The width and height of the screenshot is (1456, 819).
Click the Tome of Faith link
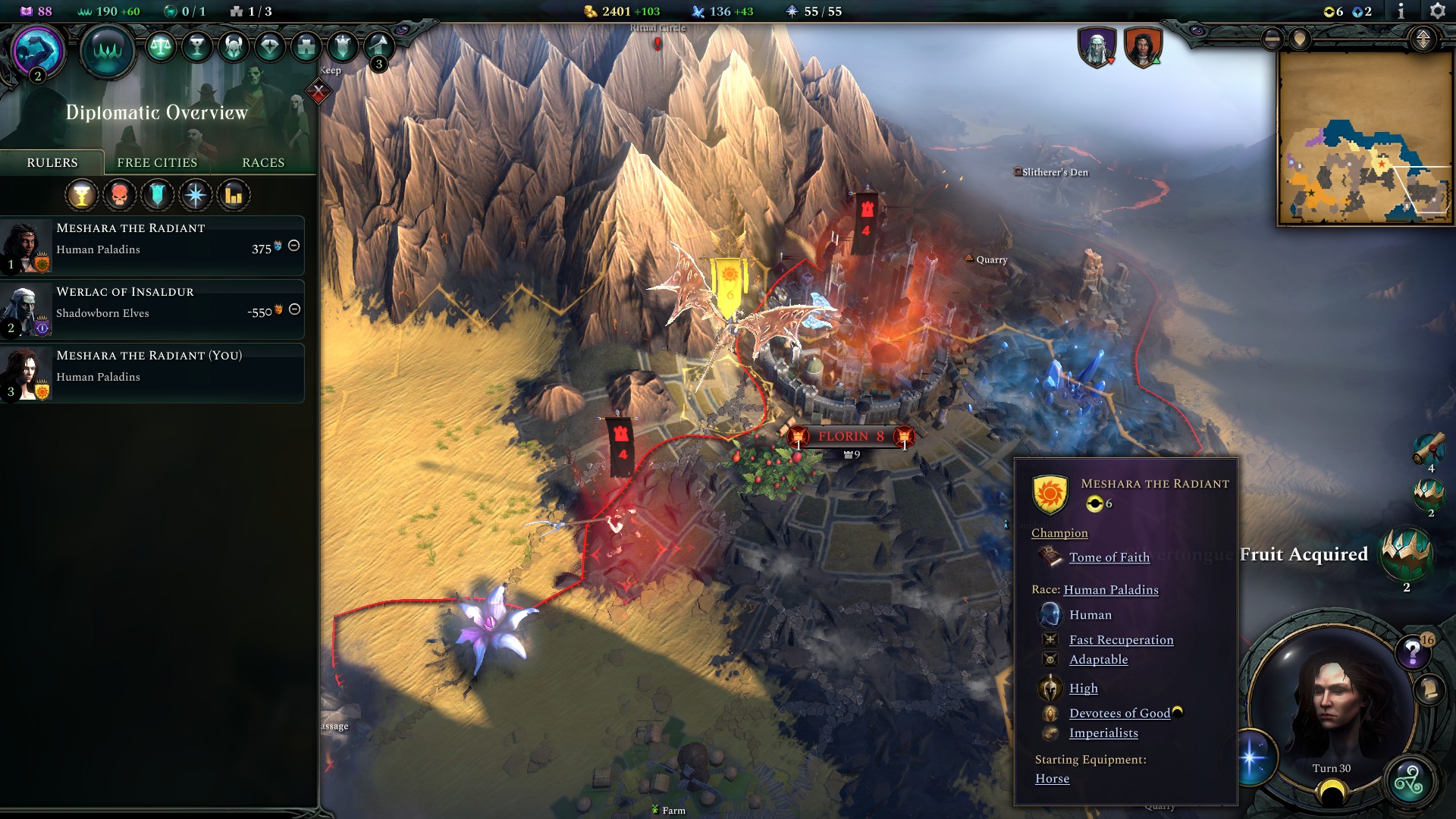pyautogui.click(x=1109, y=557)
